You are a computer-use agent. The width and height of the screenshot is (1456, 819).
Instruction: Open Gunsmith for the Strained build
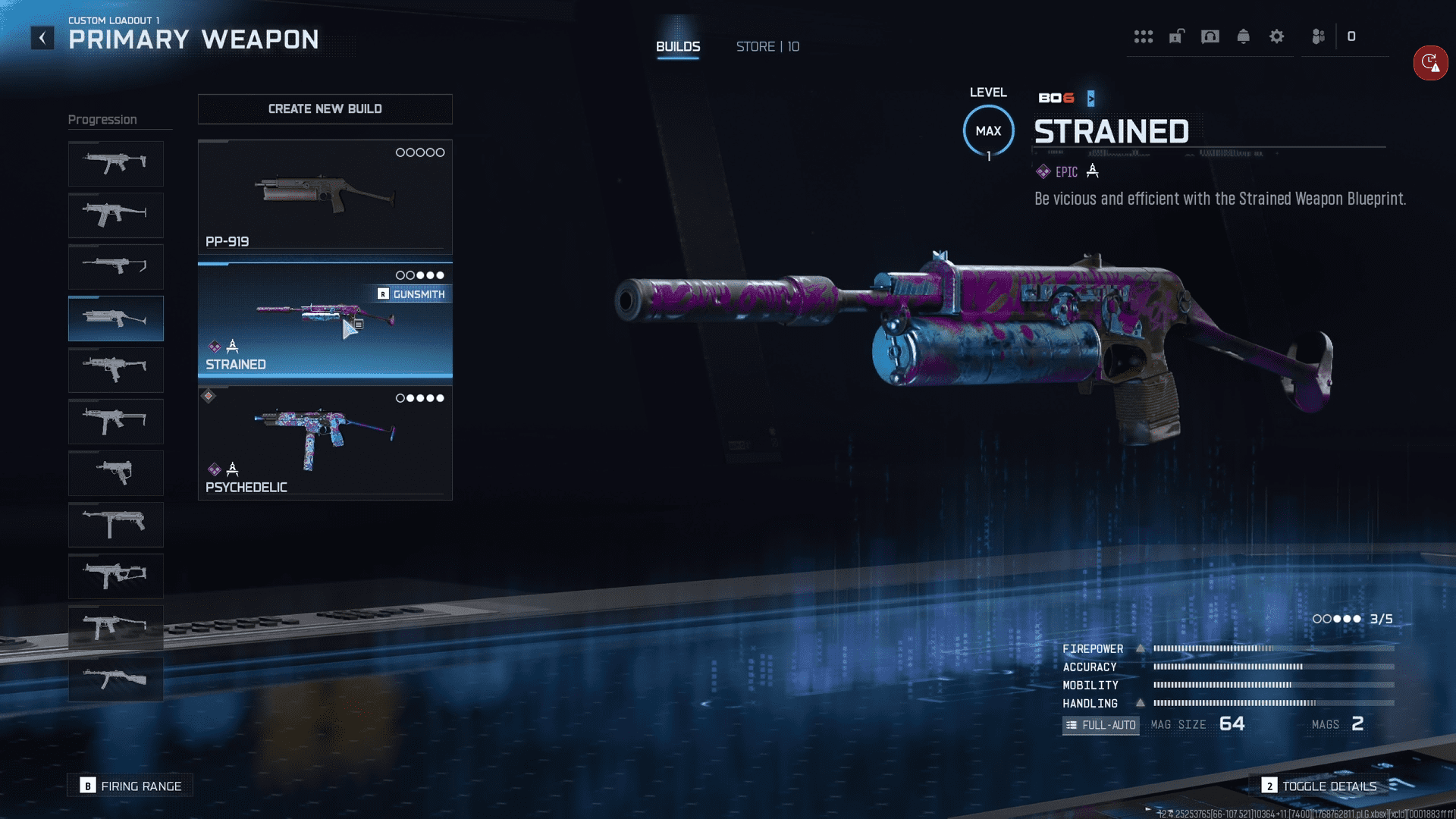[412, 294]
